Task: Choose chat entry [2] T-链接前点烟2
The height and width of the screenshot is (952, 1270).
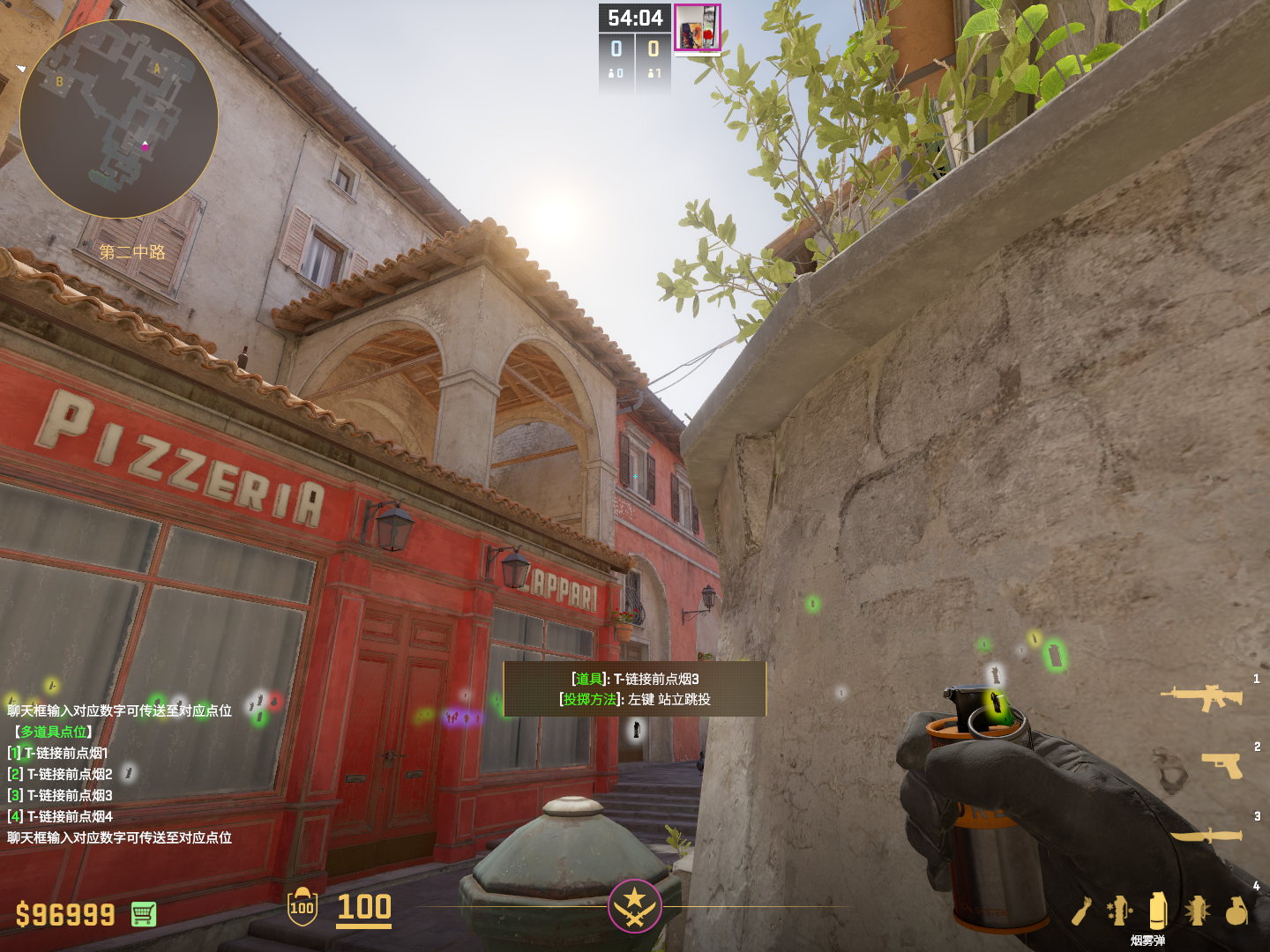Action: [60, 774]
